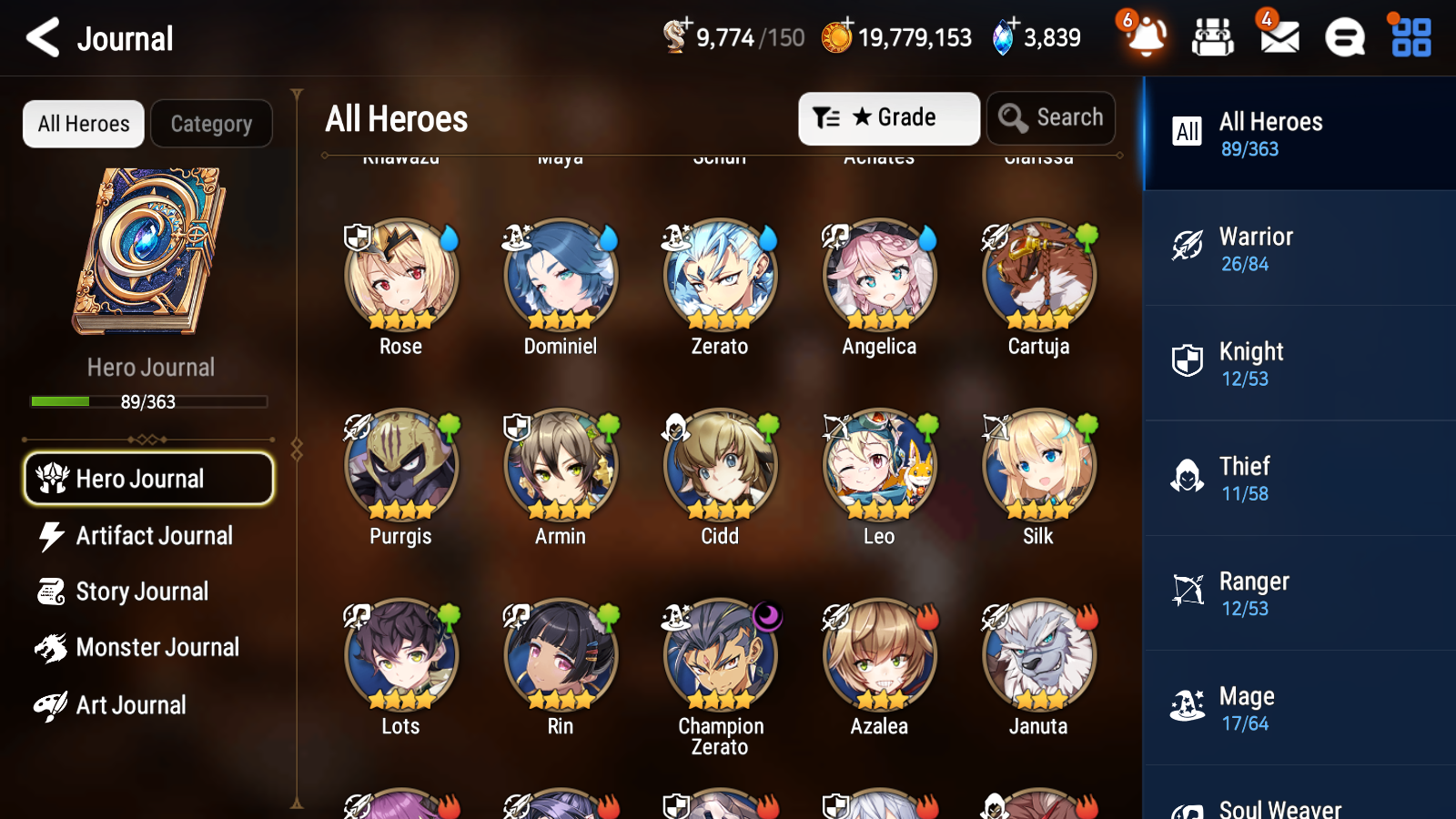1456x819 pixels.
Task: Open the chat window
Action: pos(1344,37)
